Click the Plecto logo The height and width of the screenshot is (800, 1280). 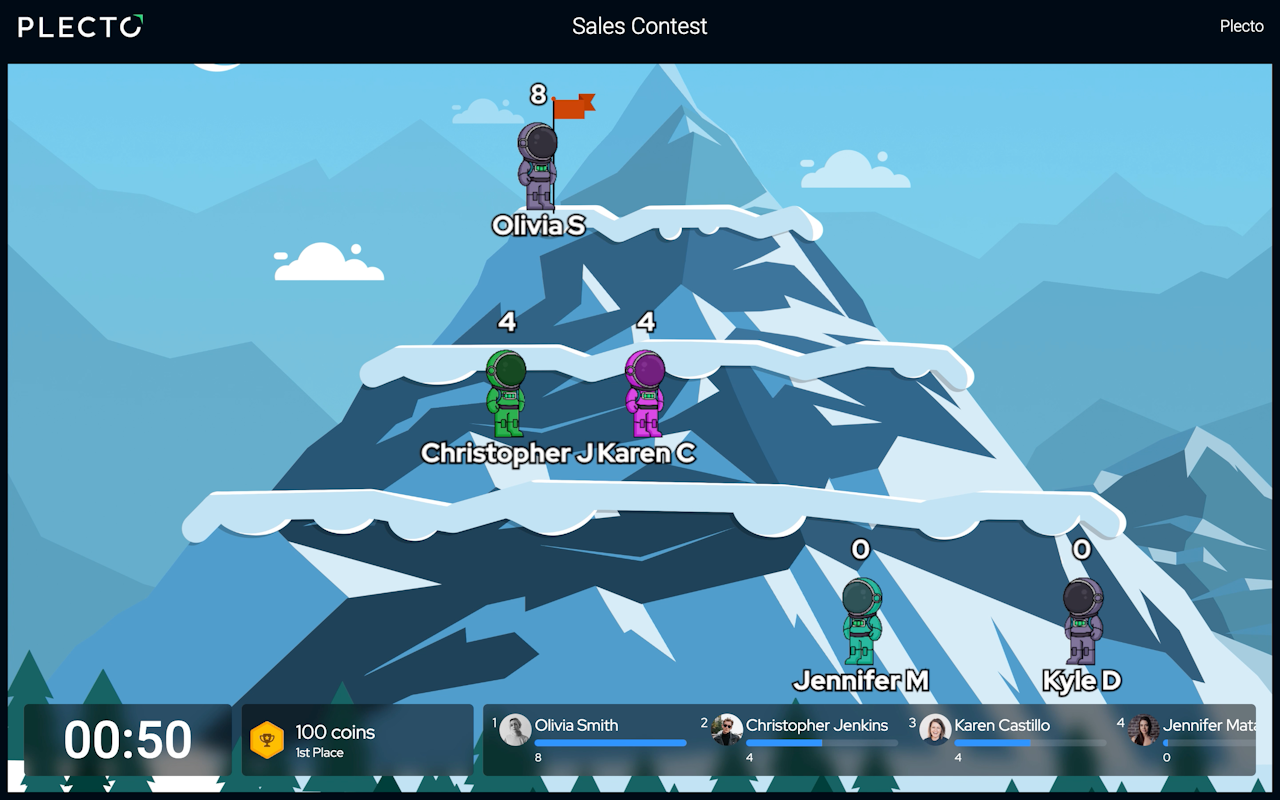80,27
